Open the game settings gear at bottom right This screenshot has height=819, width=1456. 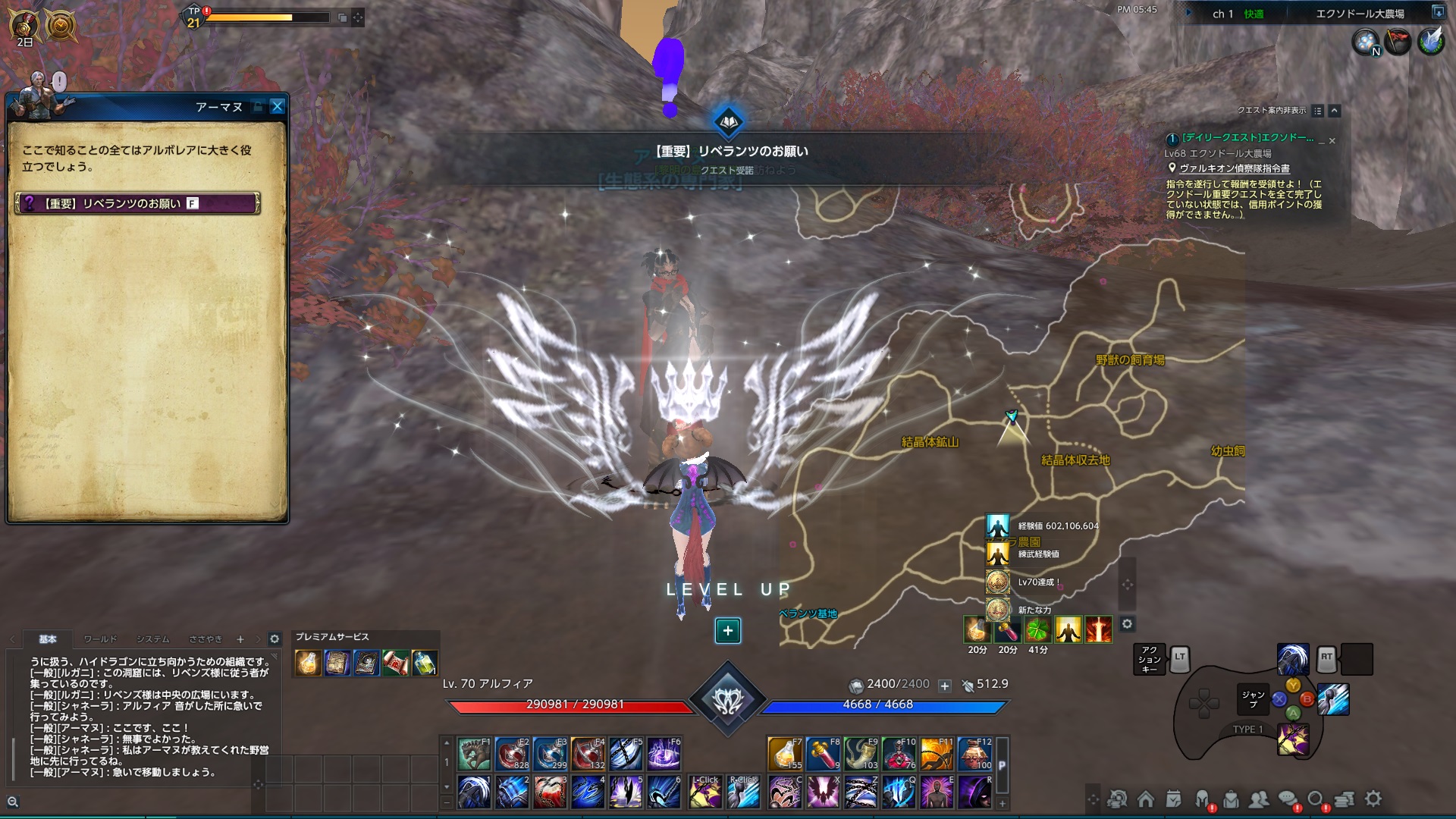click(x=1373, y=798)
